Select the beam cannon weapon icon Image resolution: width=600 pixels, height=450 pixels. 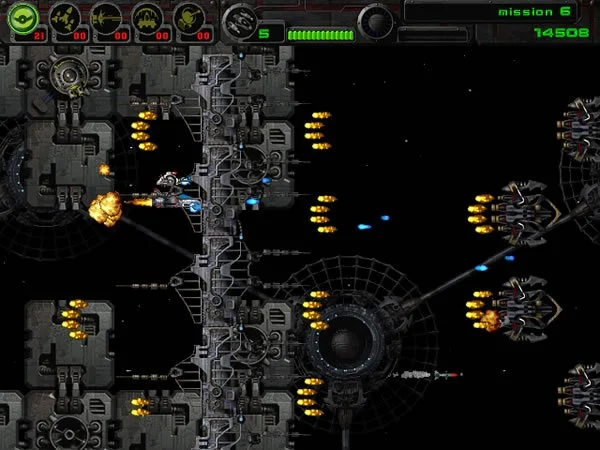[x=105, y=18]
